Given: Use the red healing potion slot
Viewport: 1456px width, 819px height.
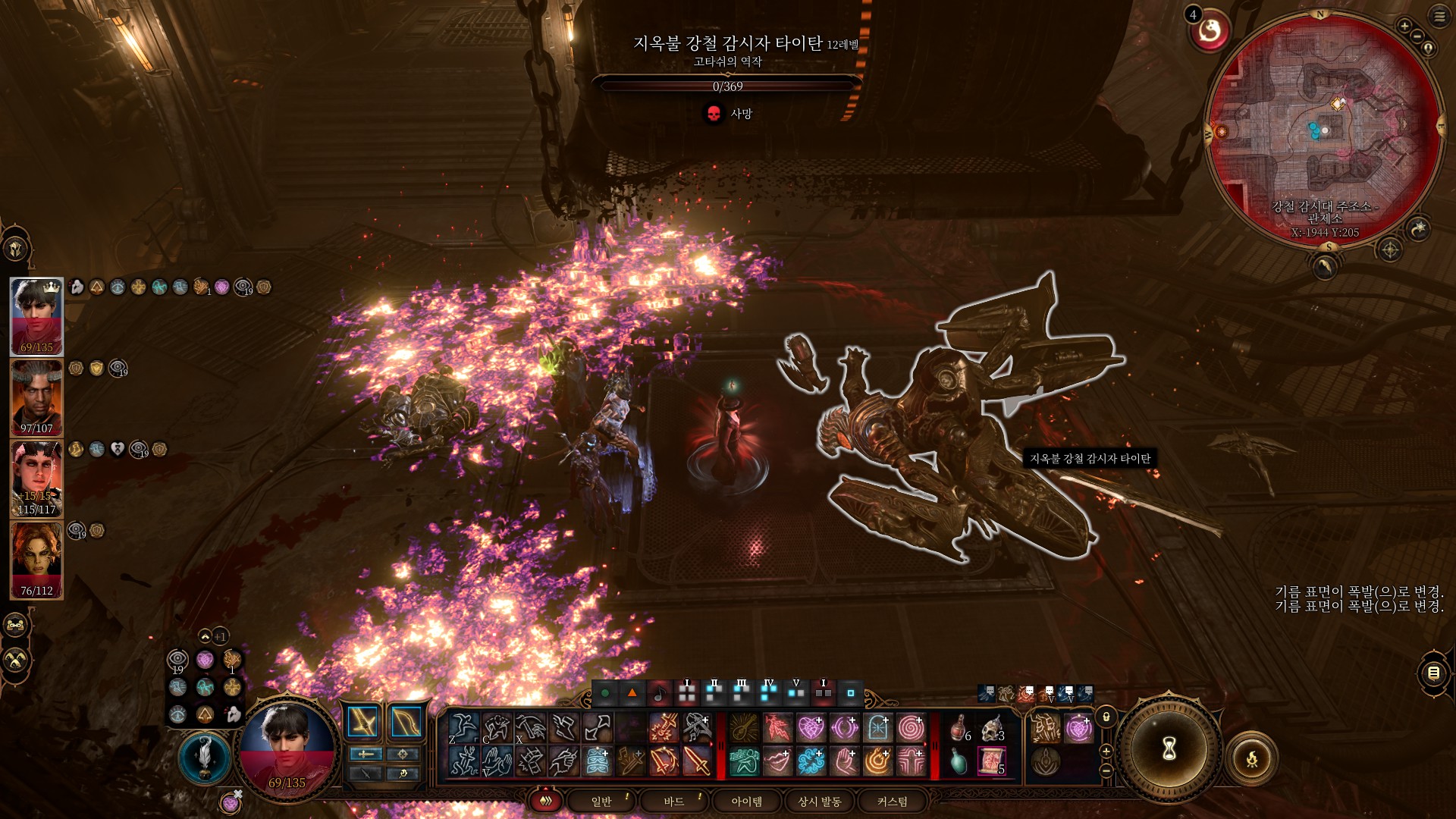Looking at the screenshot, I should [x=959, y=728].
